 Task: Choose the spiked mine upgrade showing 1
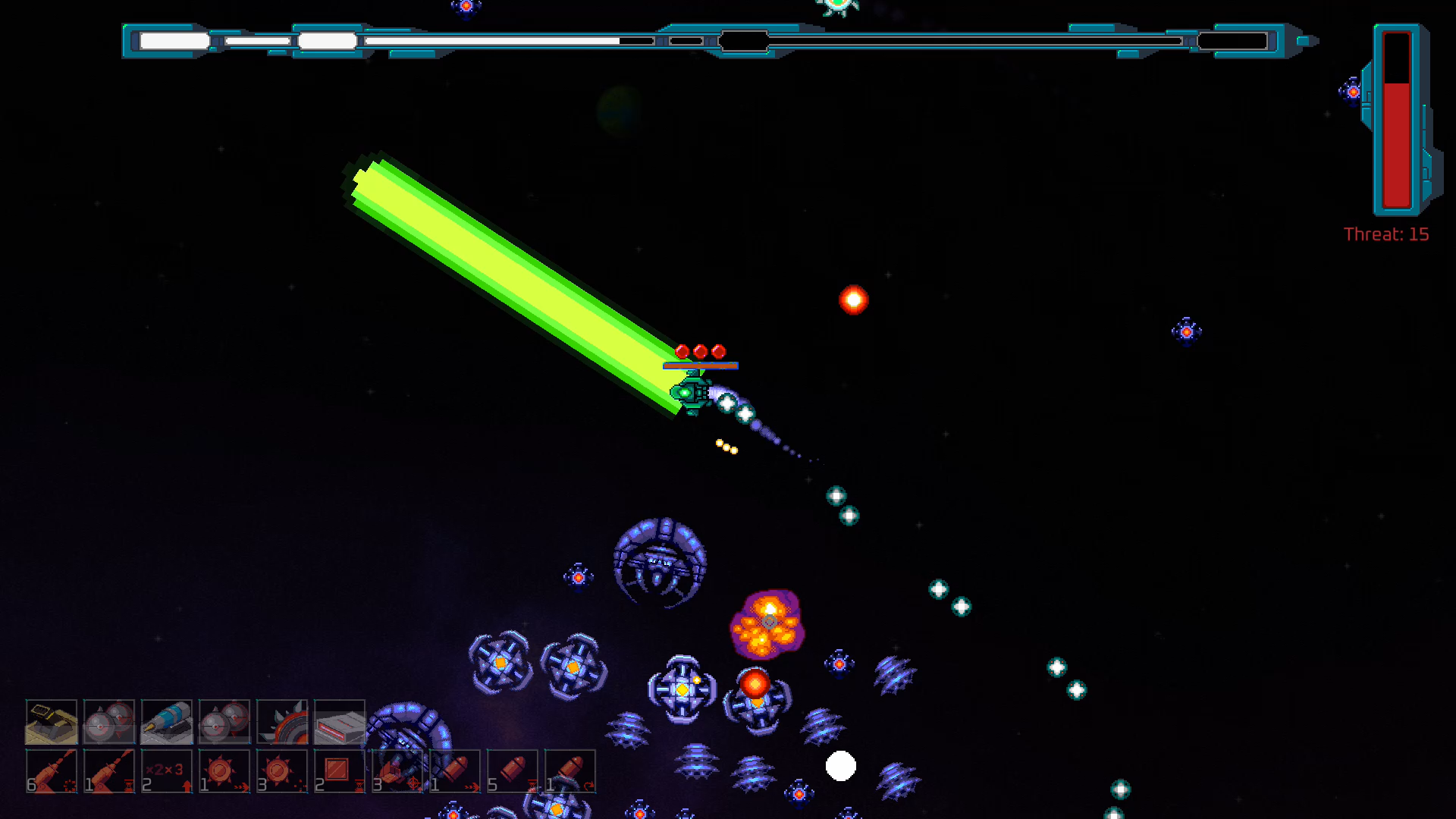[x=224, y=771]
